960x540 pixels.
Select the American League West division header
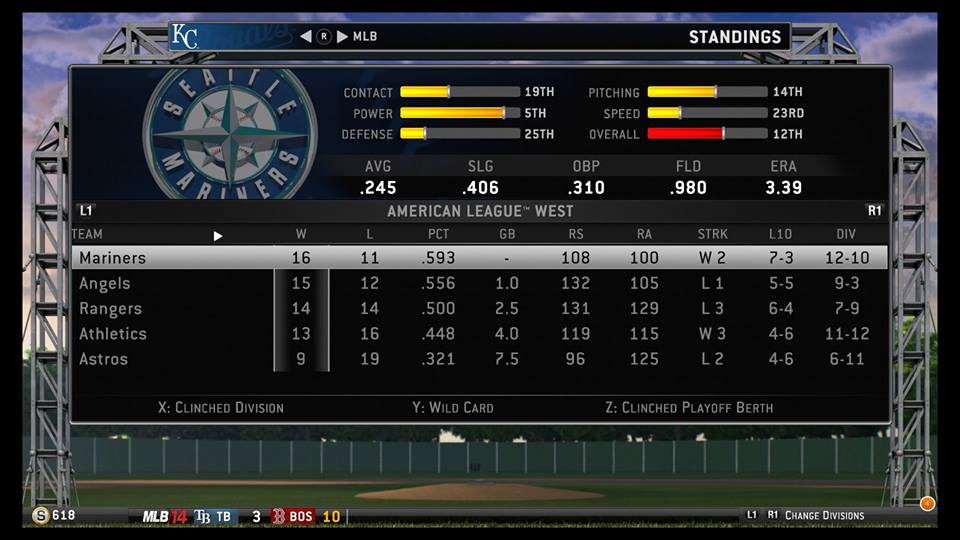pos(479,212)
